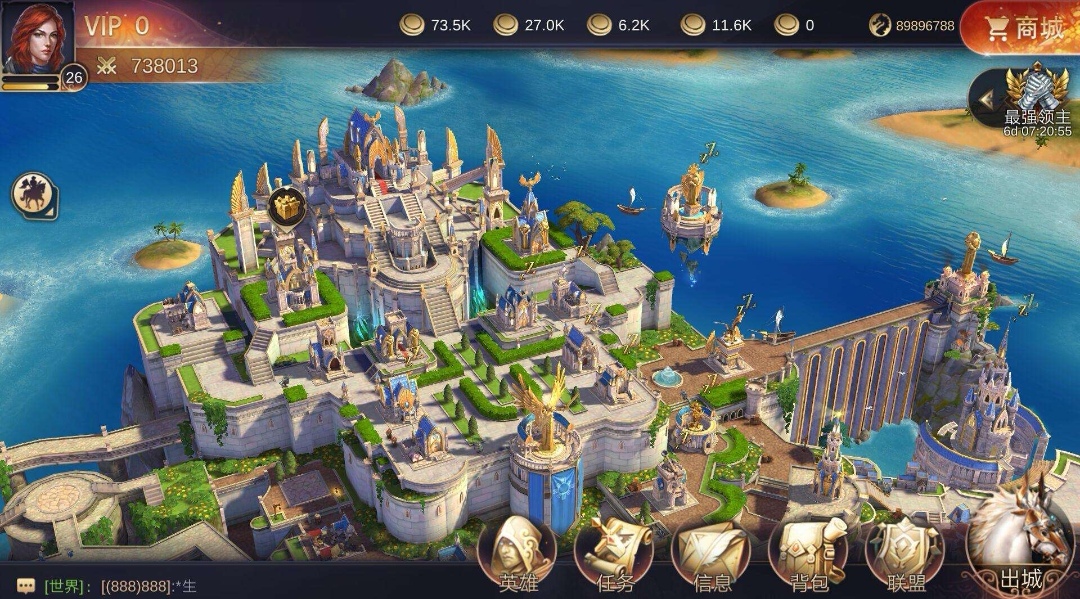
Task: Tap the 89896788 premium currency counter
Action: coord(912,26)
